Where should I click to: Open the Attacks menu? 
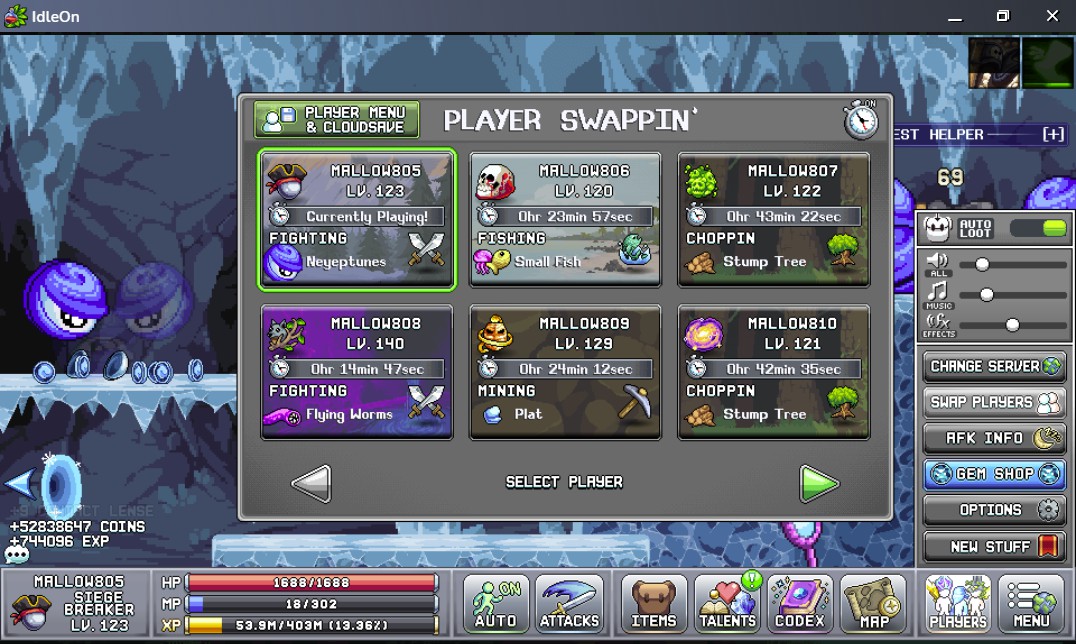[569, 603]
